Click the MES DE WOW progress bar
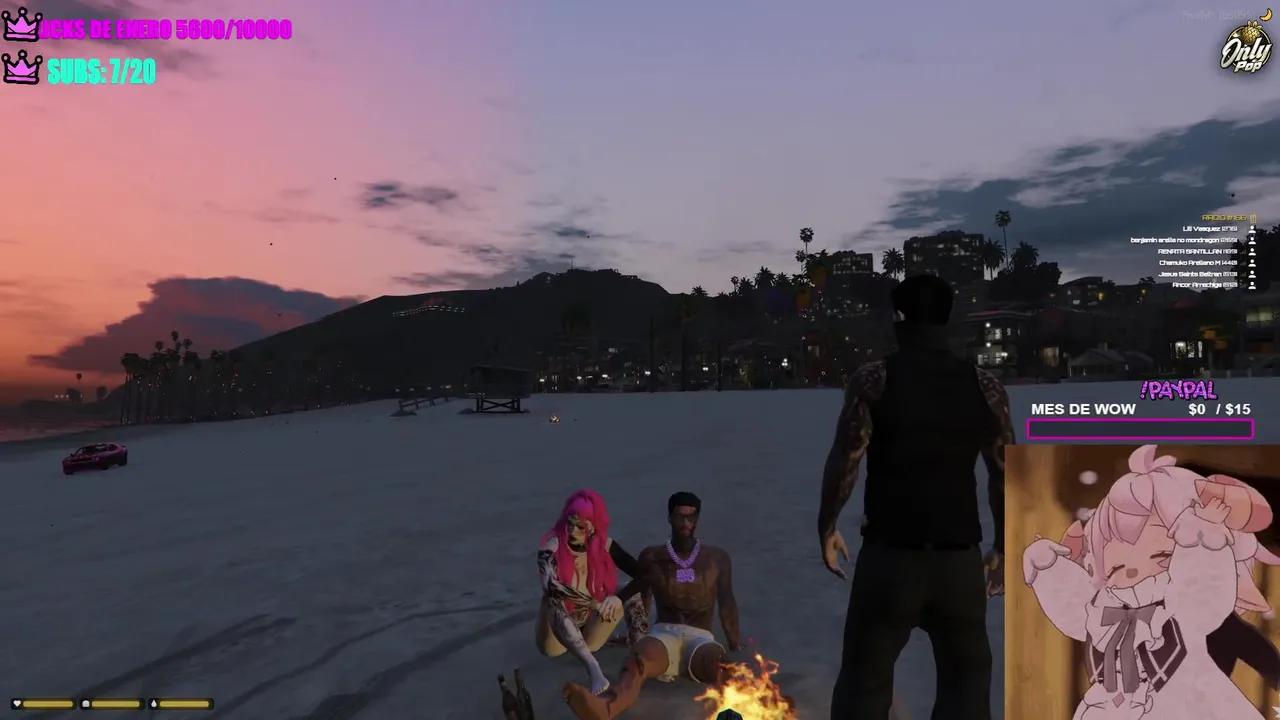This screenshot has height=720, width=1280. click(x=1140, y=429)
